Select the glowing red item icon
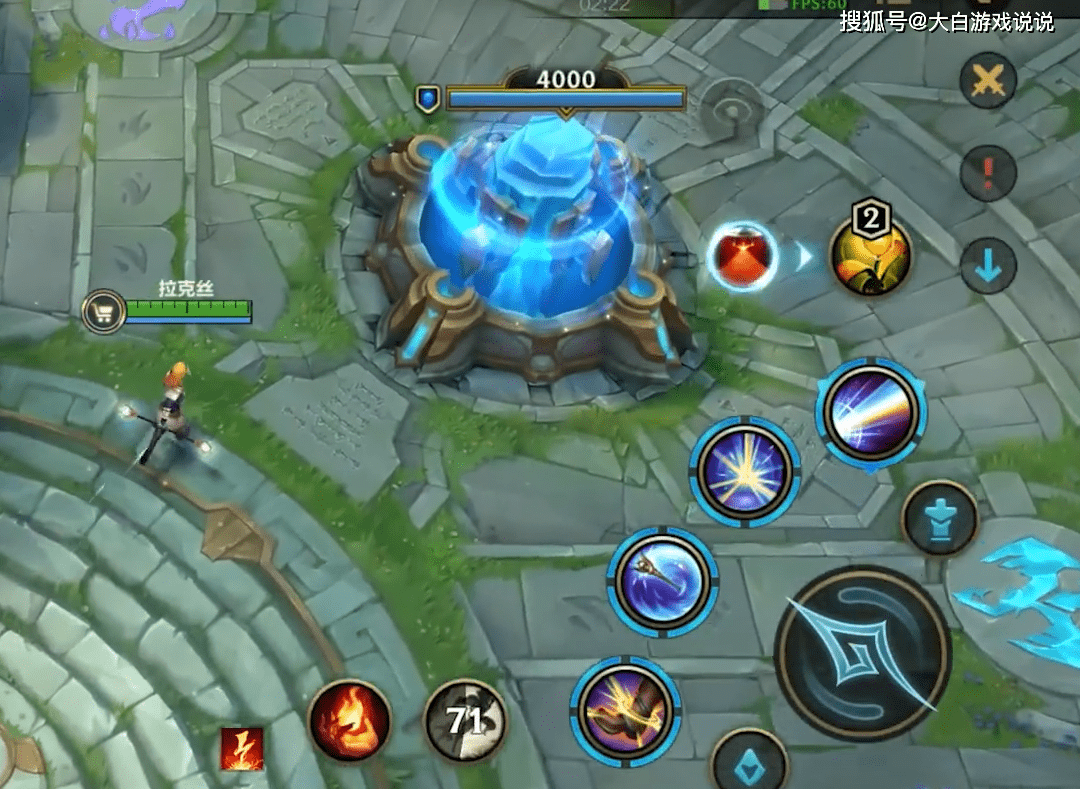The height and width of the screenshot is (789, 1080). click(742, 257)
